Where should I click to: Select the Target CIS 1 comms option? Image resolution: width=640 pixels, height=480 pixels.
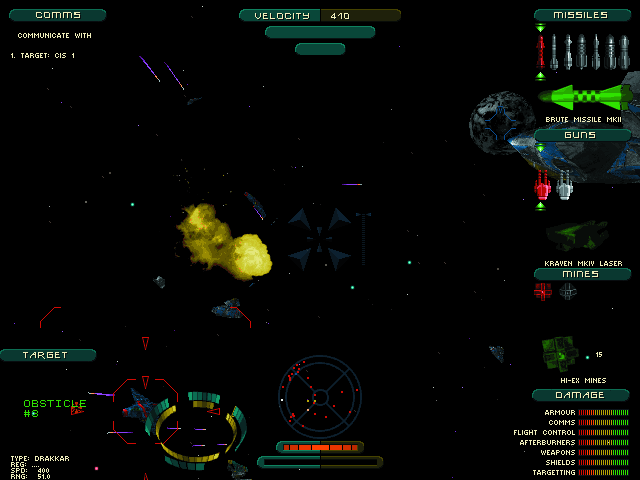coord(43,56)
